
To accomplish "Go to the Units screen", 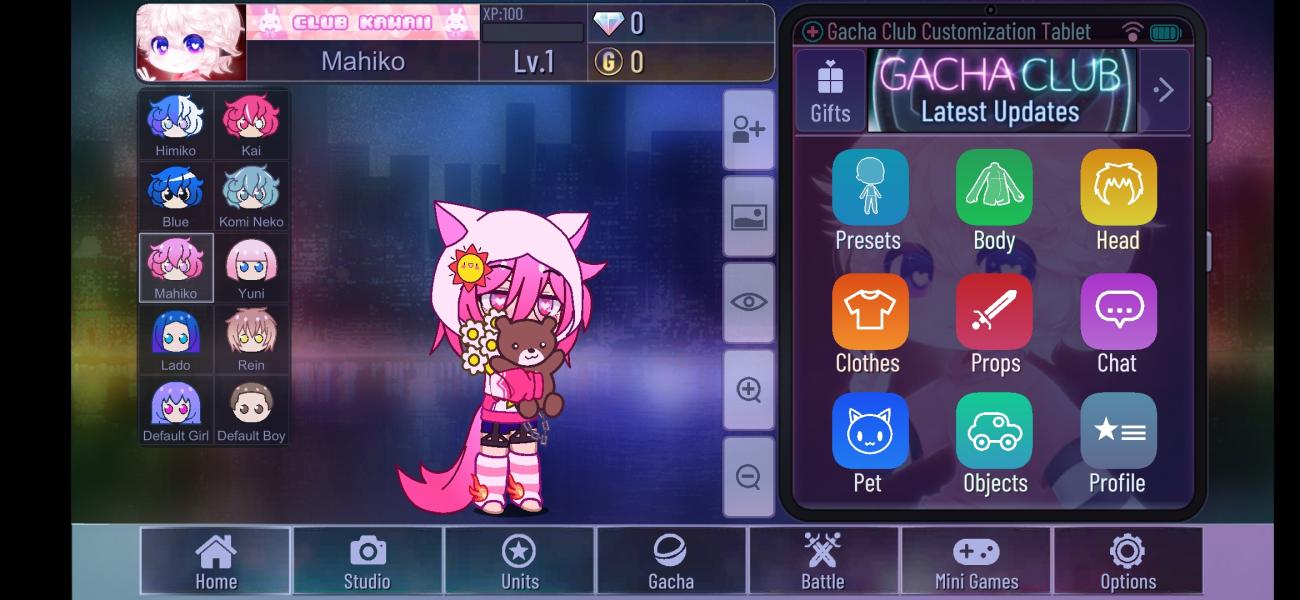I will coord(519,561).
